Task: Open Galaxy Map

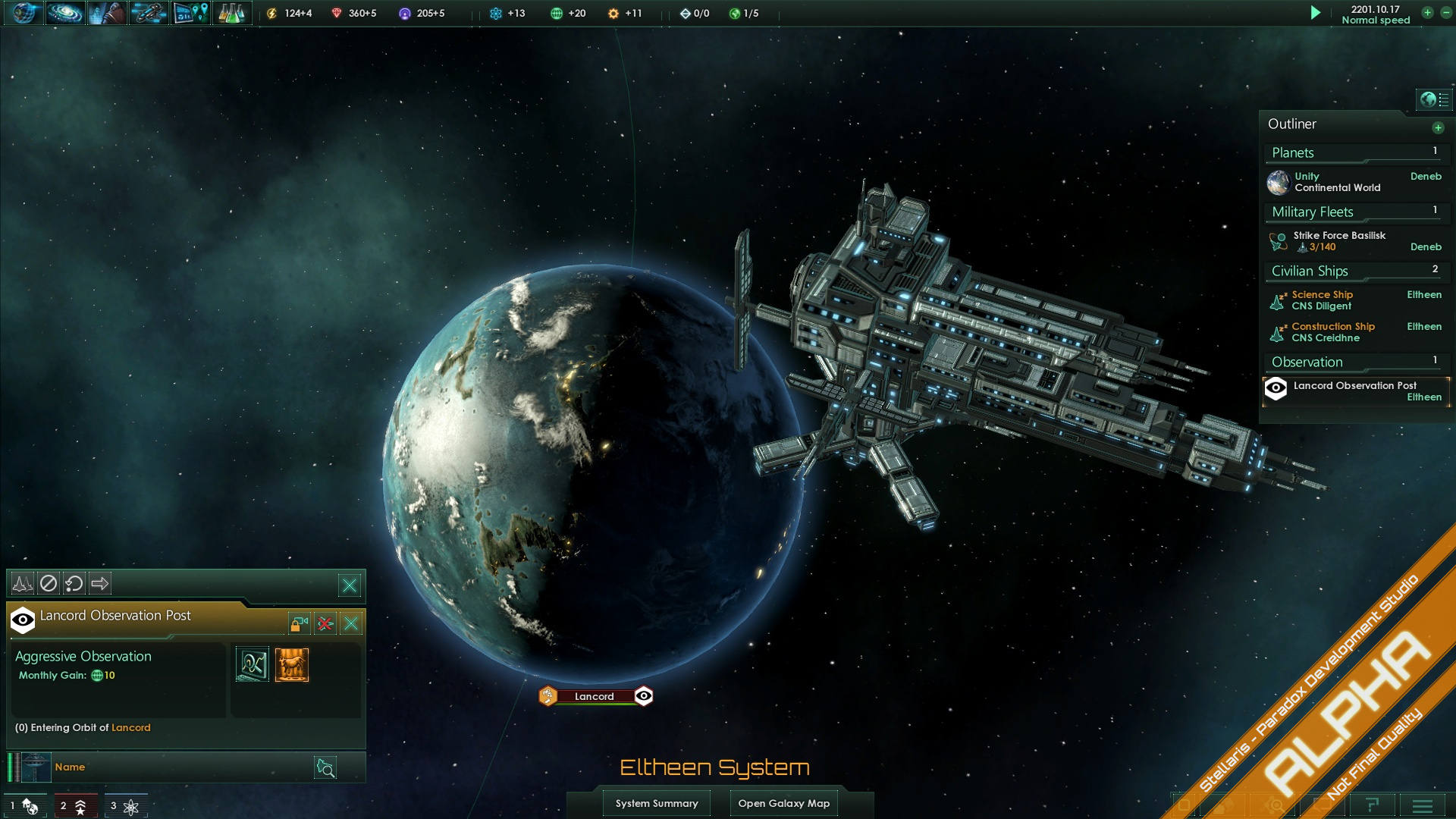Action: pos(783,803)
